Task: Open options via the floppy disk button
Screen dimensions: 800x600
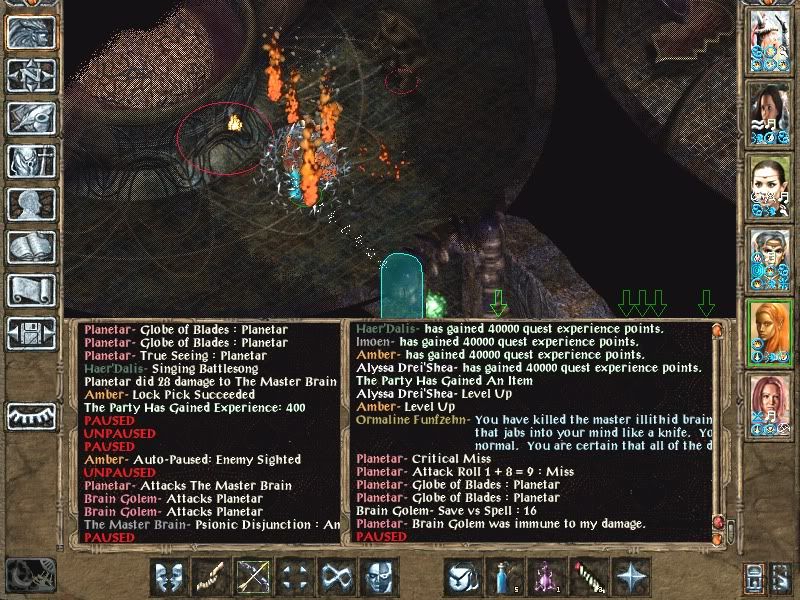Action: click(x=32, y=334)
